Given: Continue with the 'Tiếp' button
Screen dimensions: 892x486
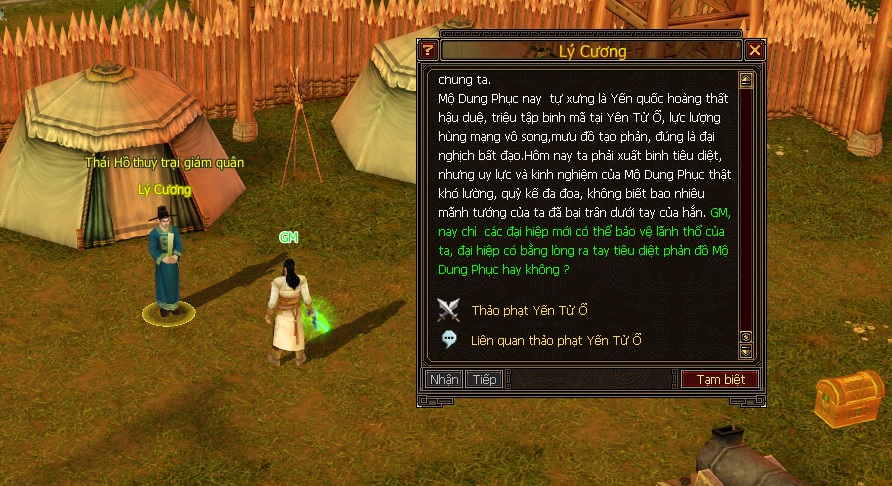Looking at the screenshot, I should point(485,380).
